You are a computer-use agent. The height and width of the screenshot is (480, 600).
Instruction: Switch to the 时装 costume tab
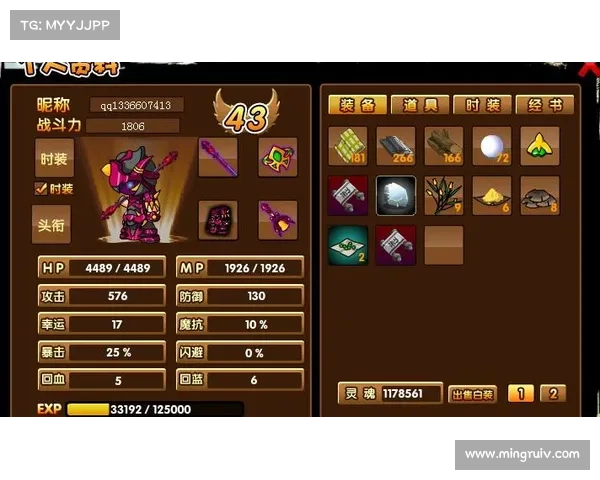(482, 105)
